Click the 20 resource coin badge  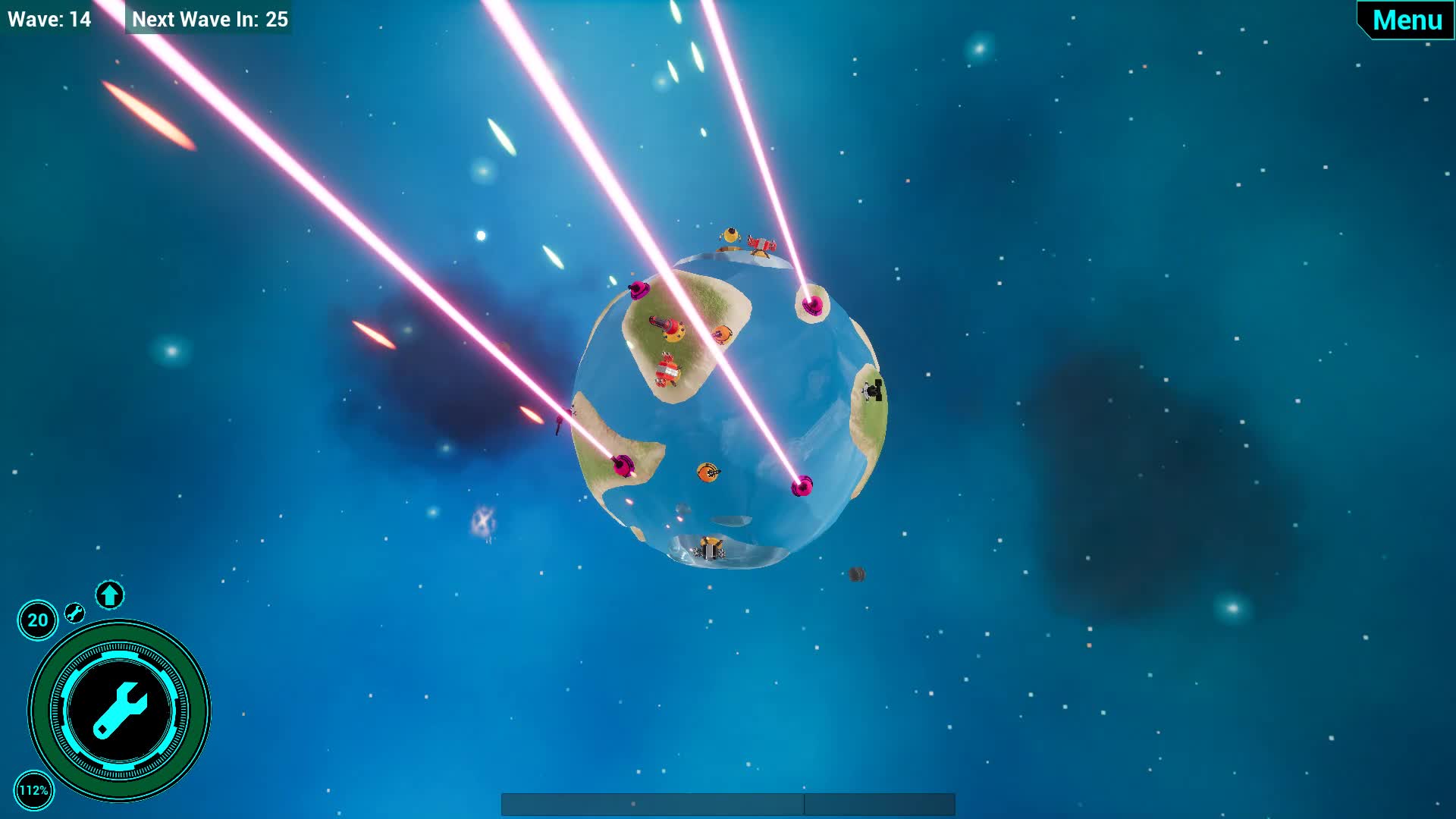(x=36, y=620)
